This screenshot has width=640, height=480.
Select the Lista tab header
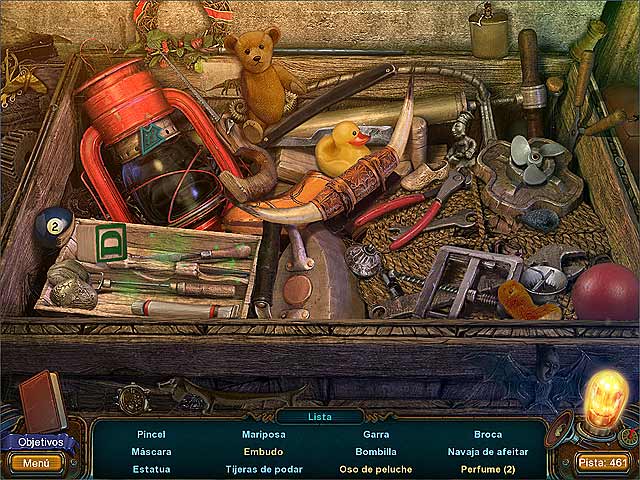(x=320, y=416)
